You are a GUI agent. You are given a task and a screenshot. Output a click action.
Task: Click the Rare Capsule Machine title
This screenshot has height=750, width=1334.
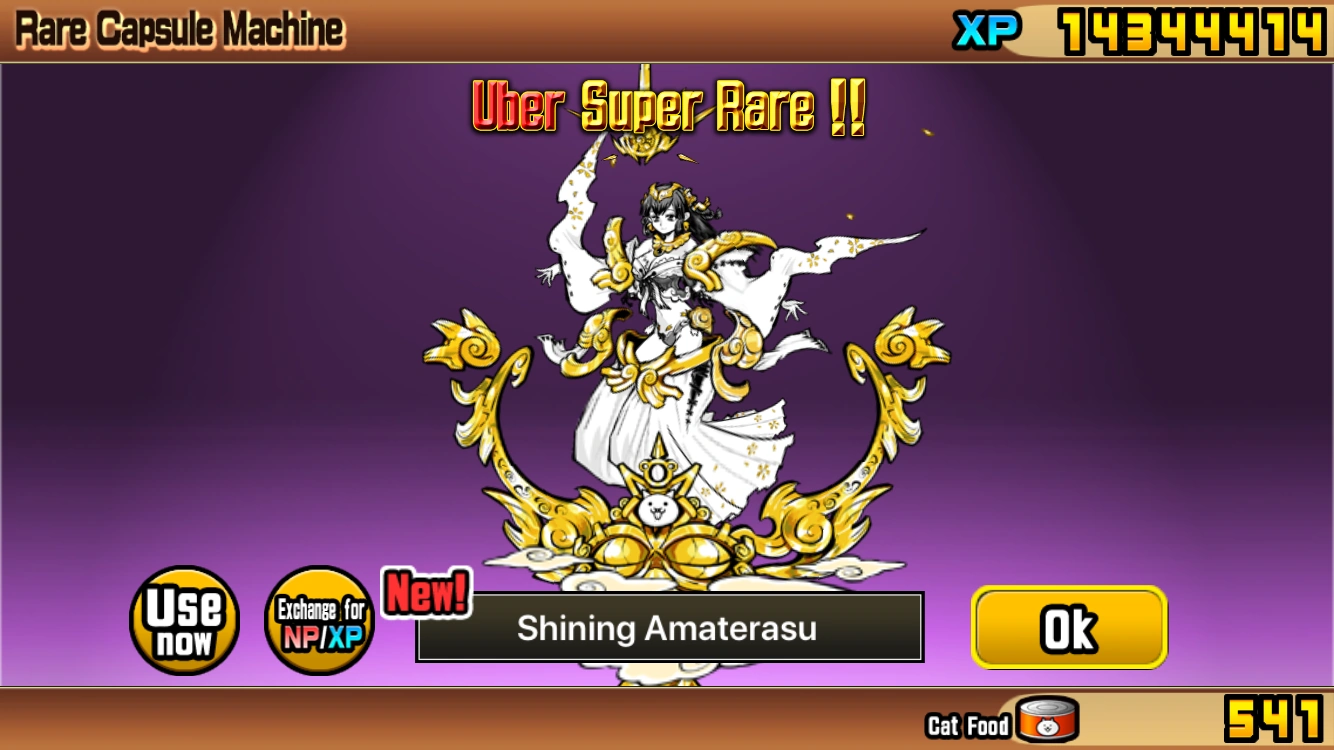(x=178, y=28)
